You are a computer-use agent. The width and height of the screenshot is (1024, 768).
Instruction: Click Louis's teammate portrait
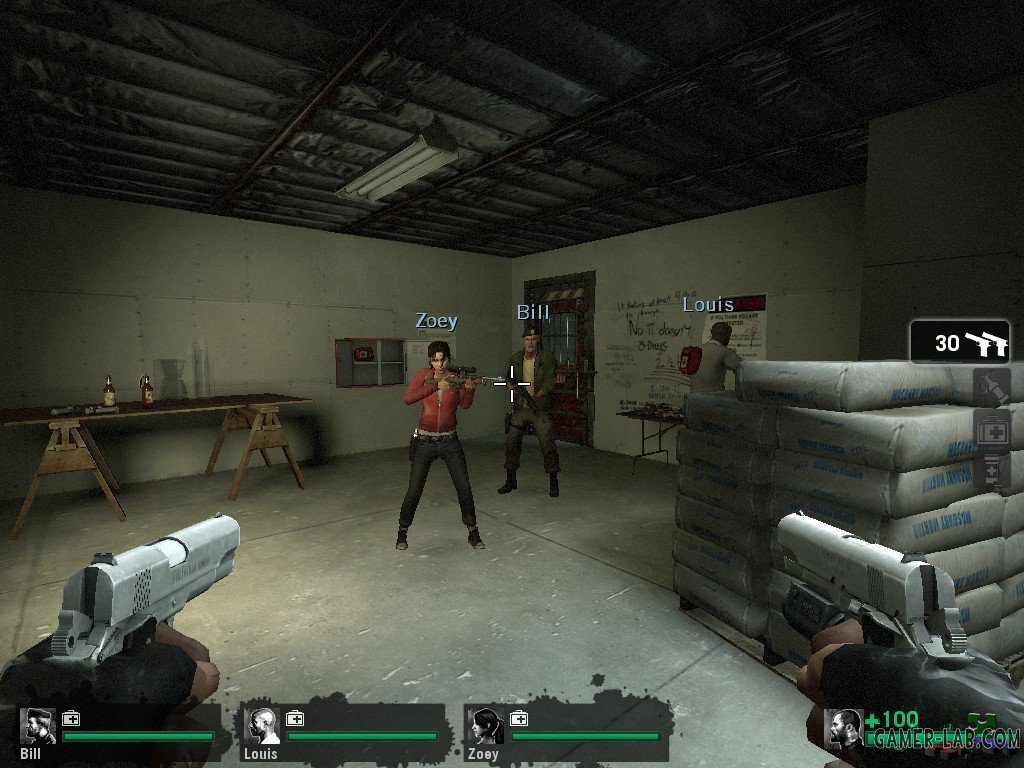(263, 727)
